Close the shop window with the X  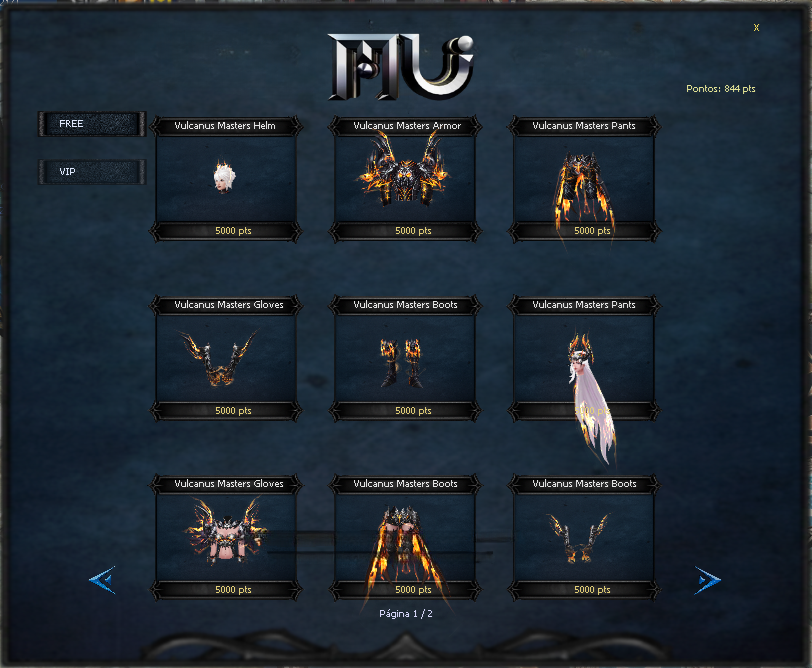click(756, 28)
